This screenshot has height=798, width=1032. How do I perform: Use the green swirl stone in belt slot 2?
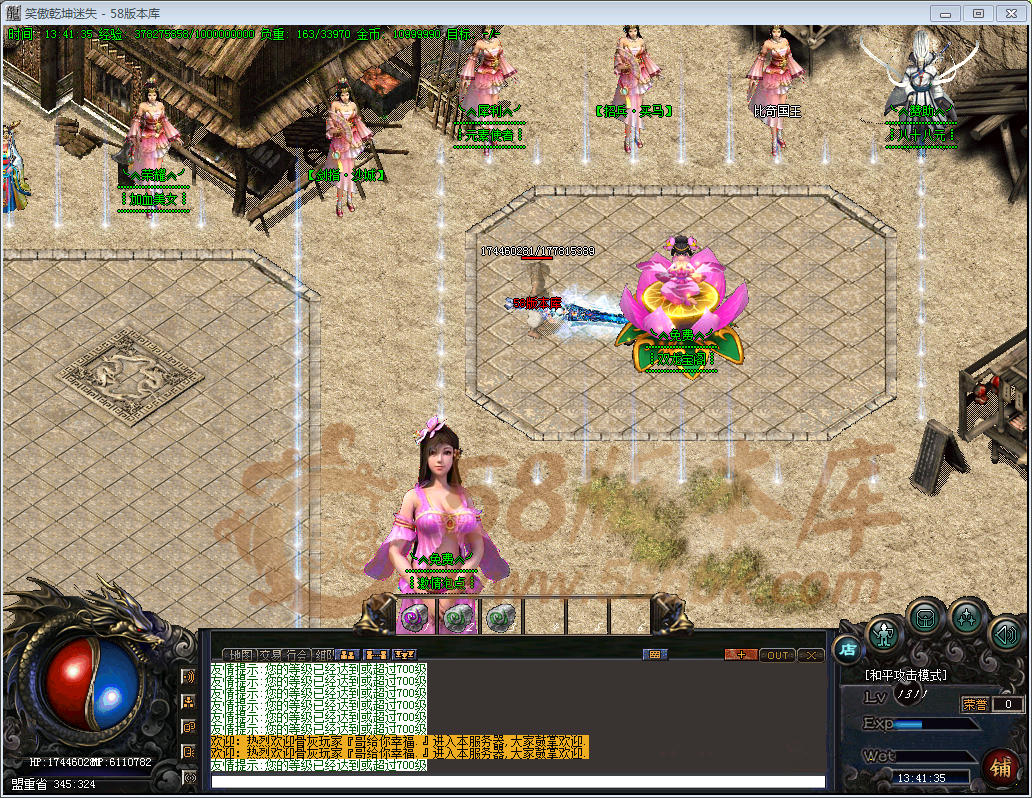point(457,617)
